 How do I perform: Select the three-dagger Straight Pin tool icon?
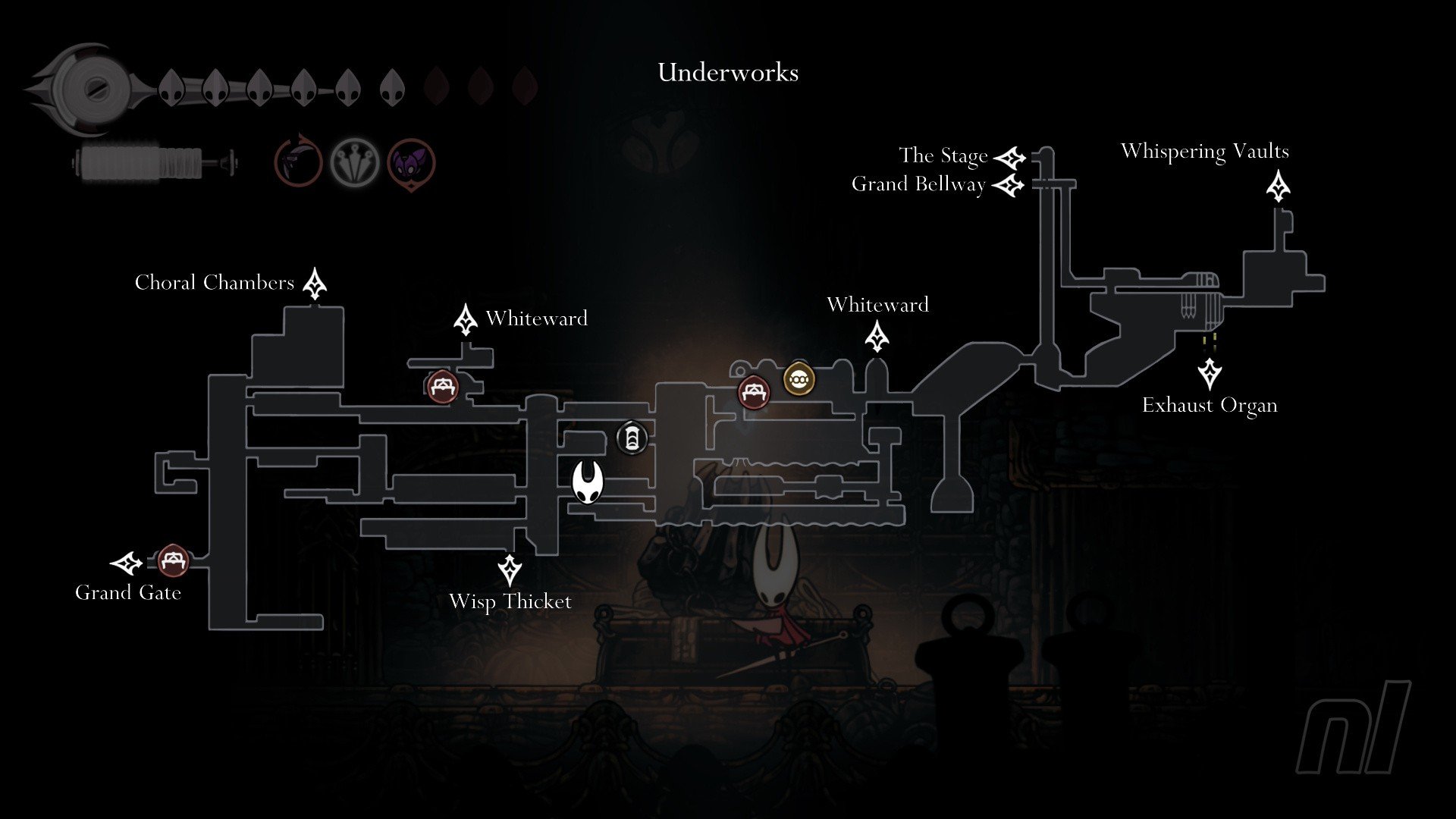coord(354,162)
